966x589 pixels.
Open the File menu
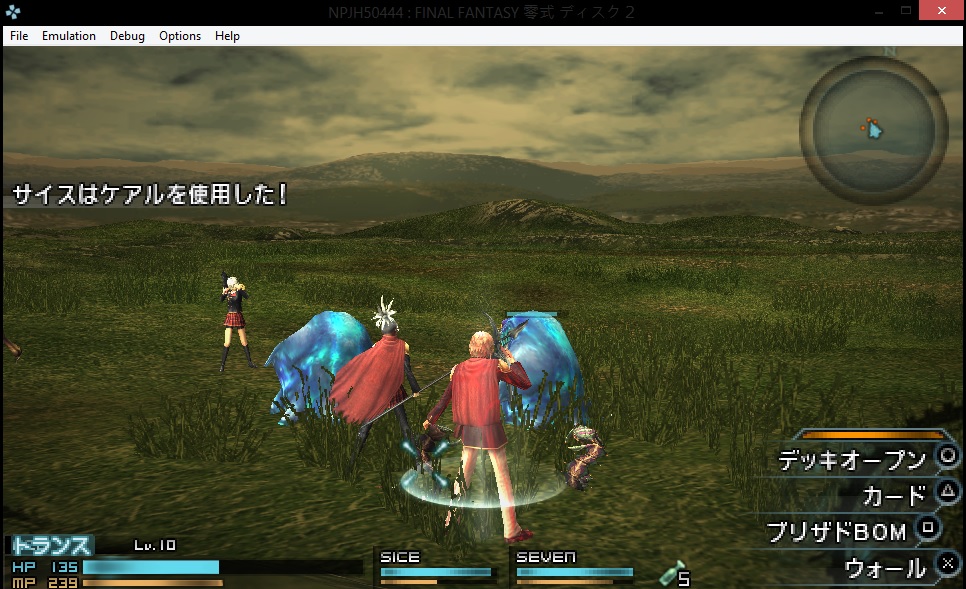(19, 36)
